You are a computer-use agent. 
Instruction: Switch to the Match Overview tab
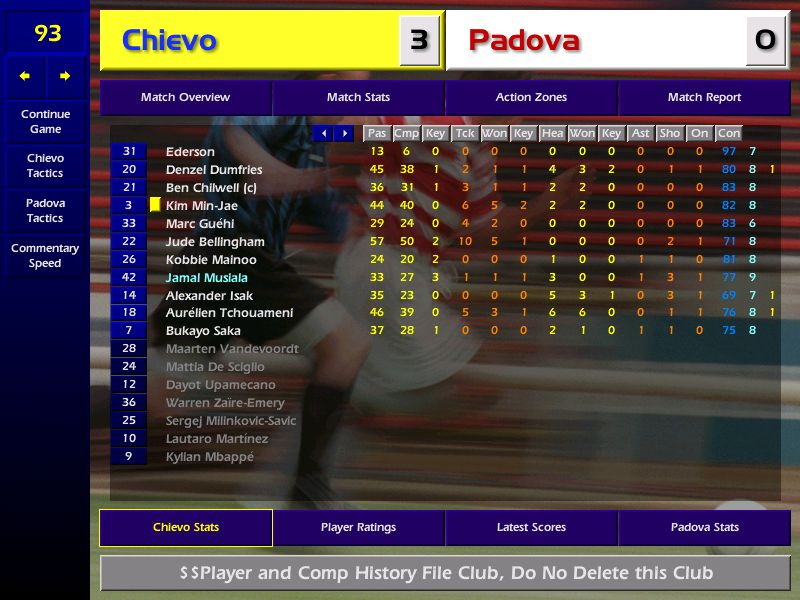pyautogui.click(x=185, y=98)
